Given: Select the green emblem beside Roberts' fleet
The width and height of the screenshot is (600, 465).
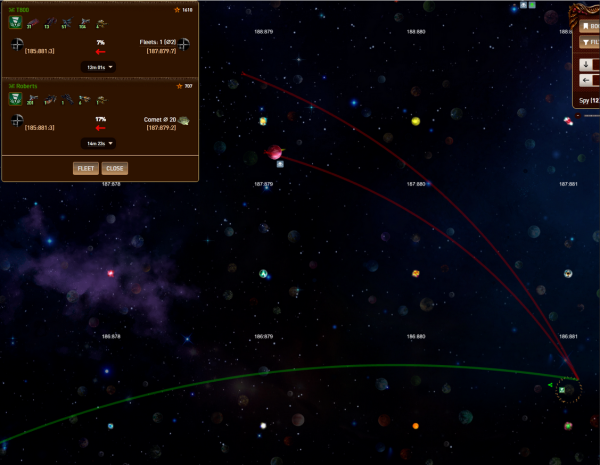Looking at the screenshot, I should pos(16,98).
